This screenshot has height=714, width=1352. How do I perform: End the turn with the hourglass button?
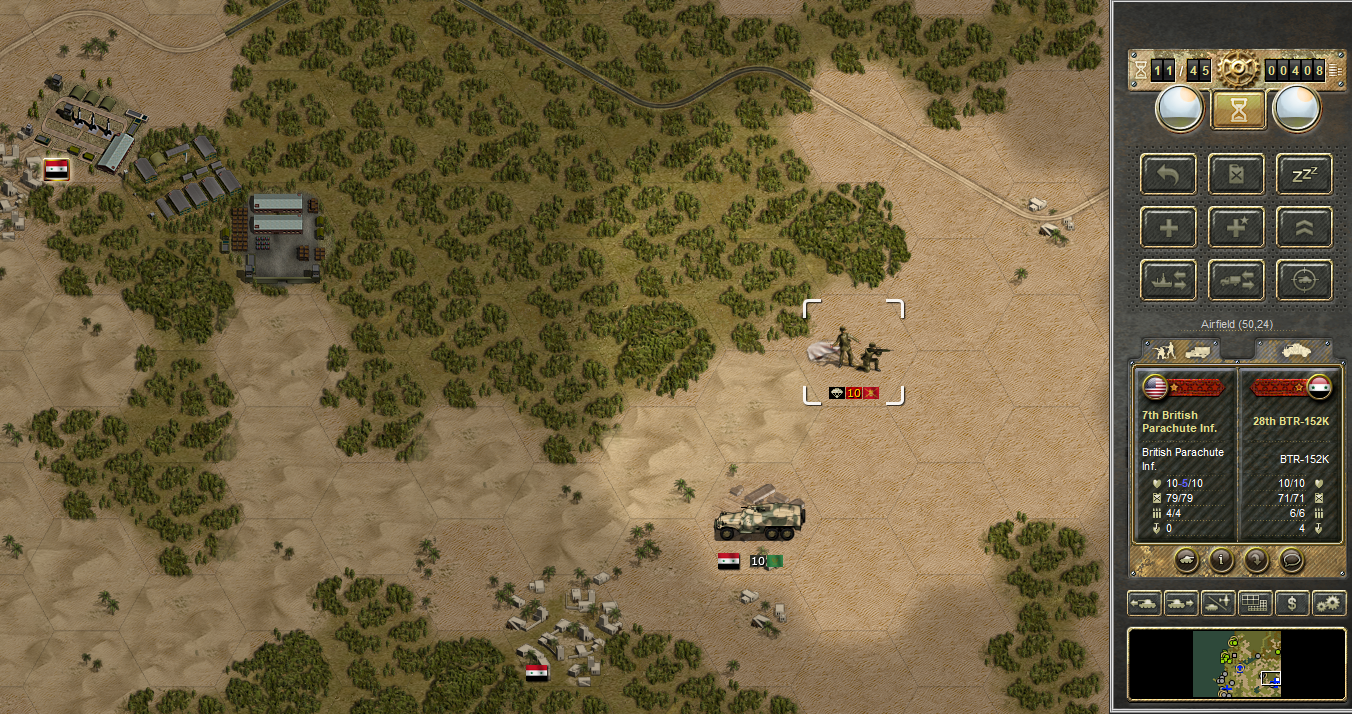pyautogui.click(x=1238, y=109)
